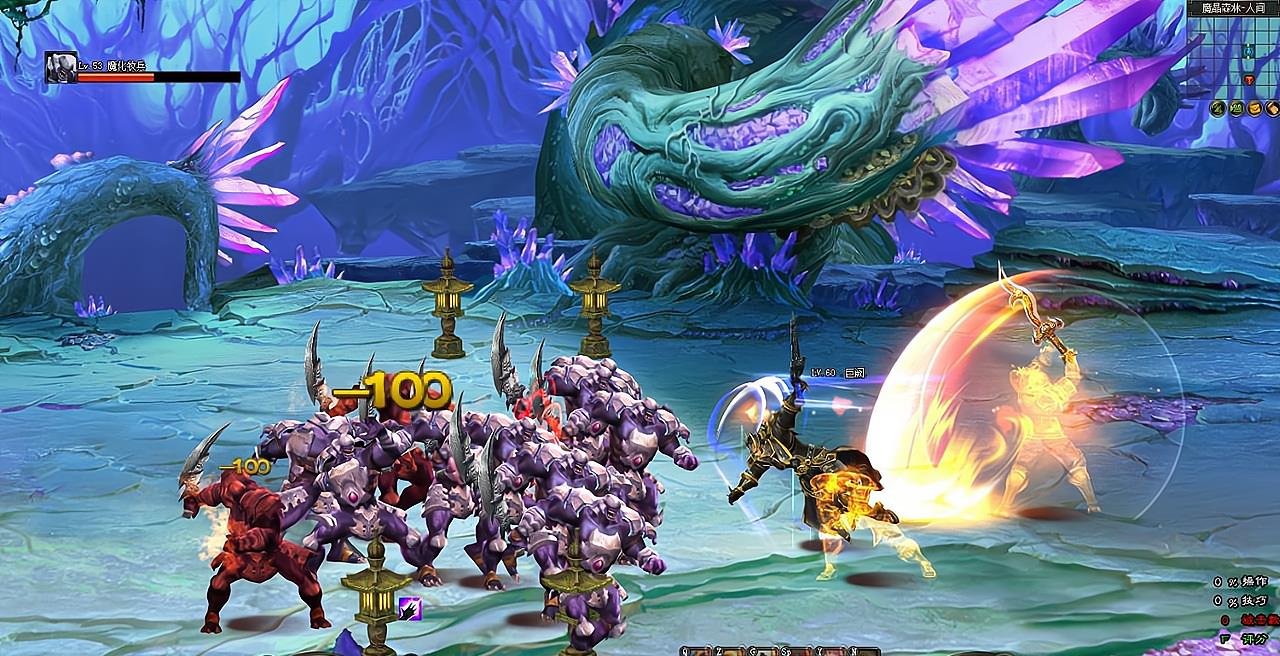Click the gold scroll round icon under the minimap
Screen dimensions: 1280x656
pos(1273,108)
